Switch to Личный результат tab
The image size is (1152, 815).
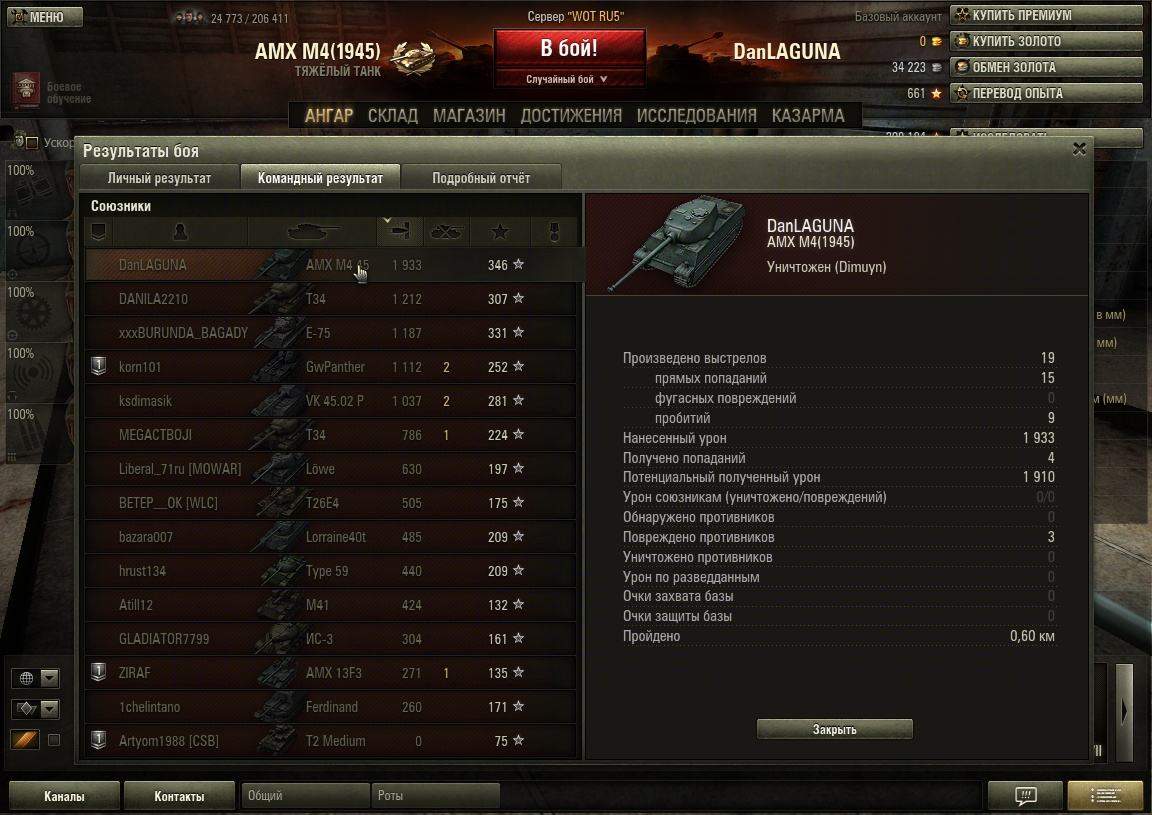point(159,178)
